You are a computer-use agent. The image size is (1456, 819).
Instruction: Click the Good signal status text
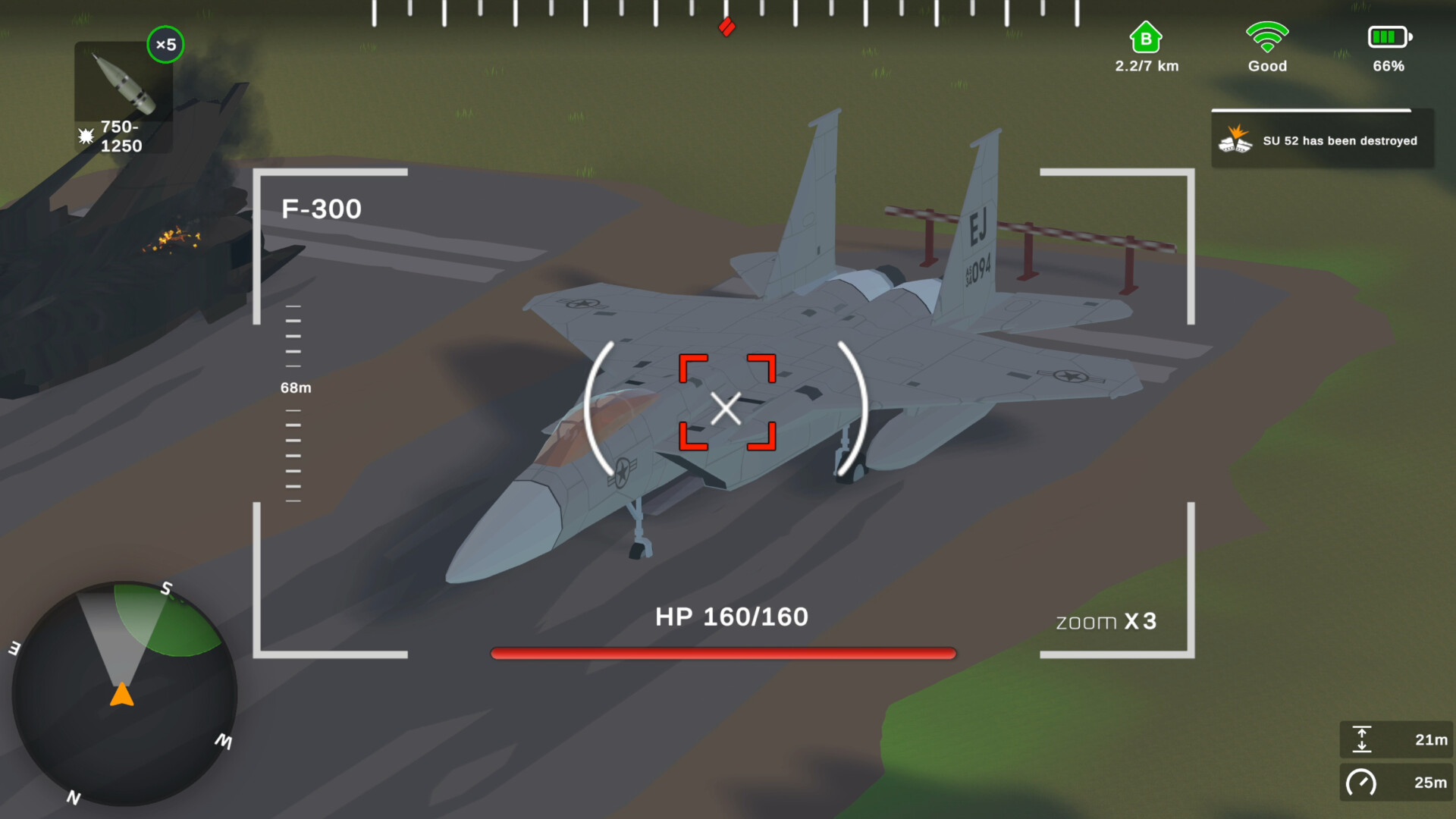1266,66
